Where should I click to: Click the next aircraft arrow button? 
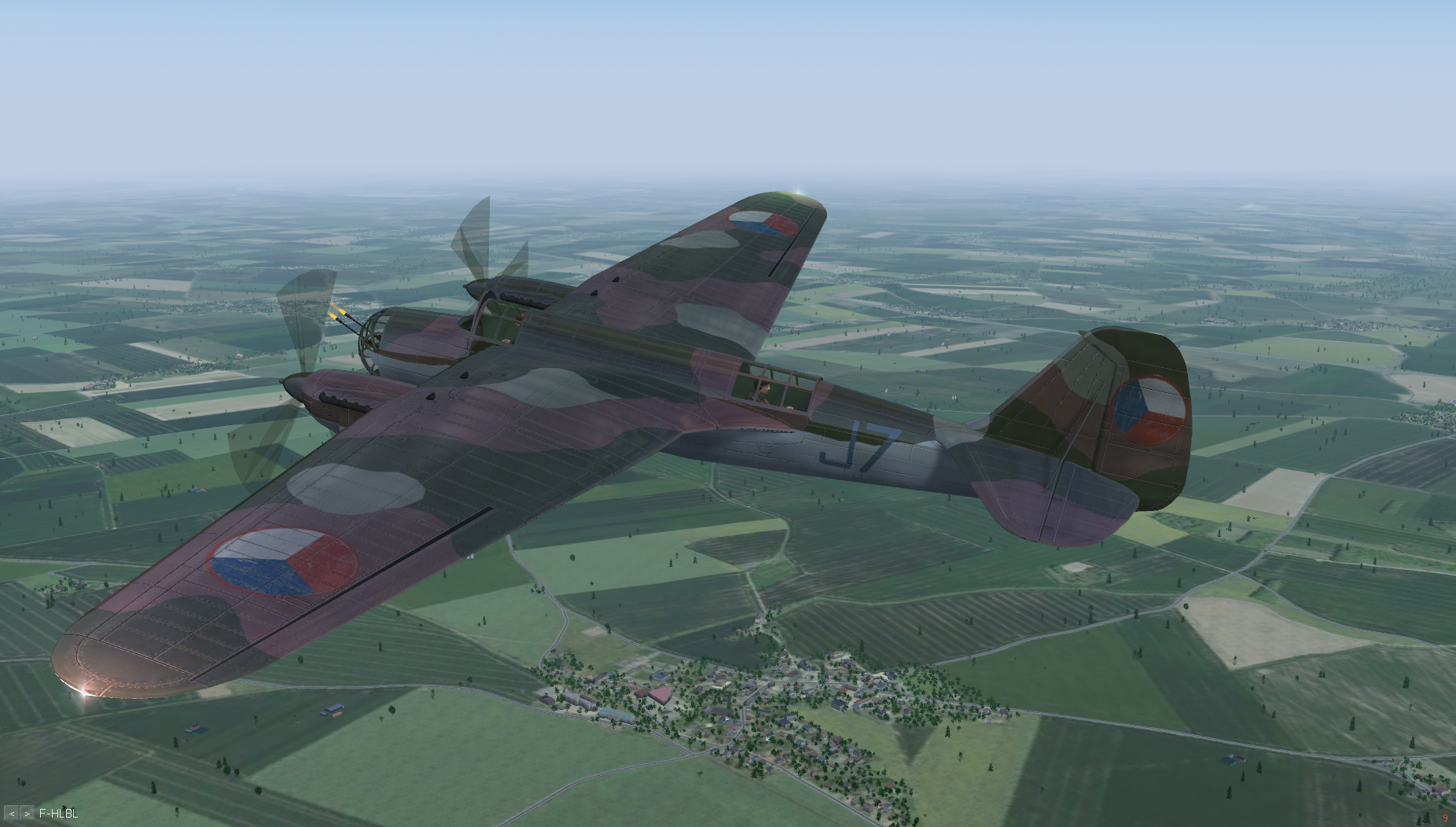pyautogui.click(x=27, y=814)
